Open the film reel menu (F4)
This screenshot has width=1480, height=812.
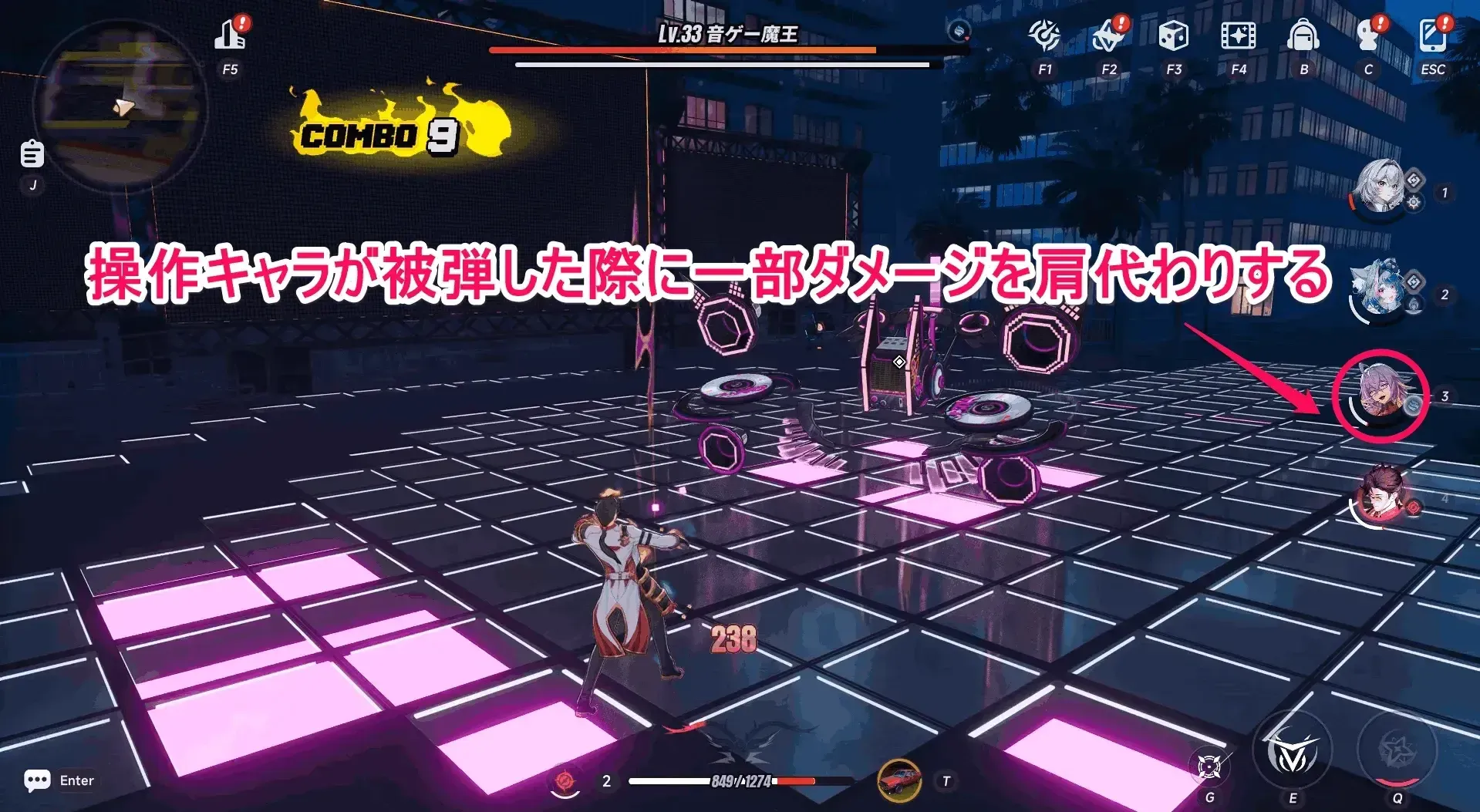pos(1239,35)
